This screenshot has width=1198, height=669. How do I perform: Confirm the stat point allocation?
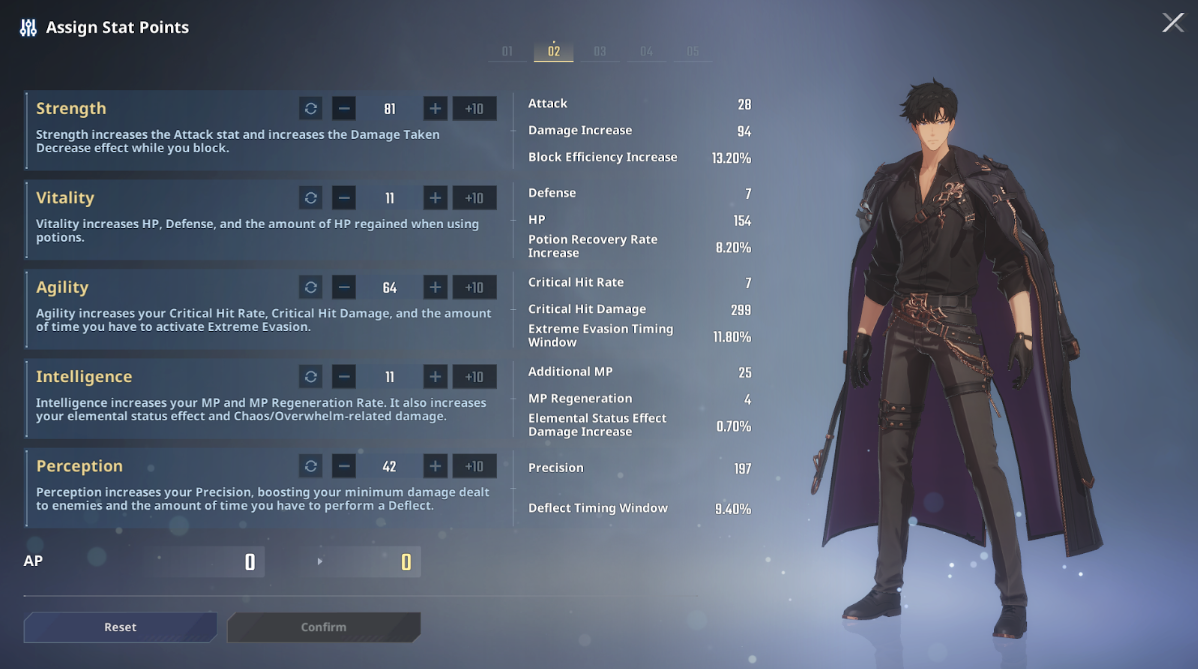click(x=323, y=627)
